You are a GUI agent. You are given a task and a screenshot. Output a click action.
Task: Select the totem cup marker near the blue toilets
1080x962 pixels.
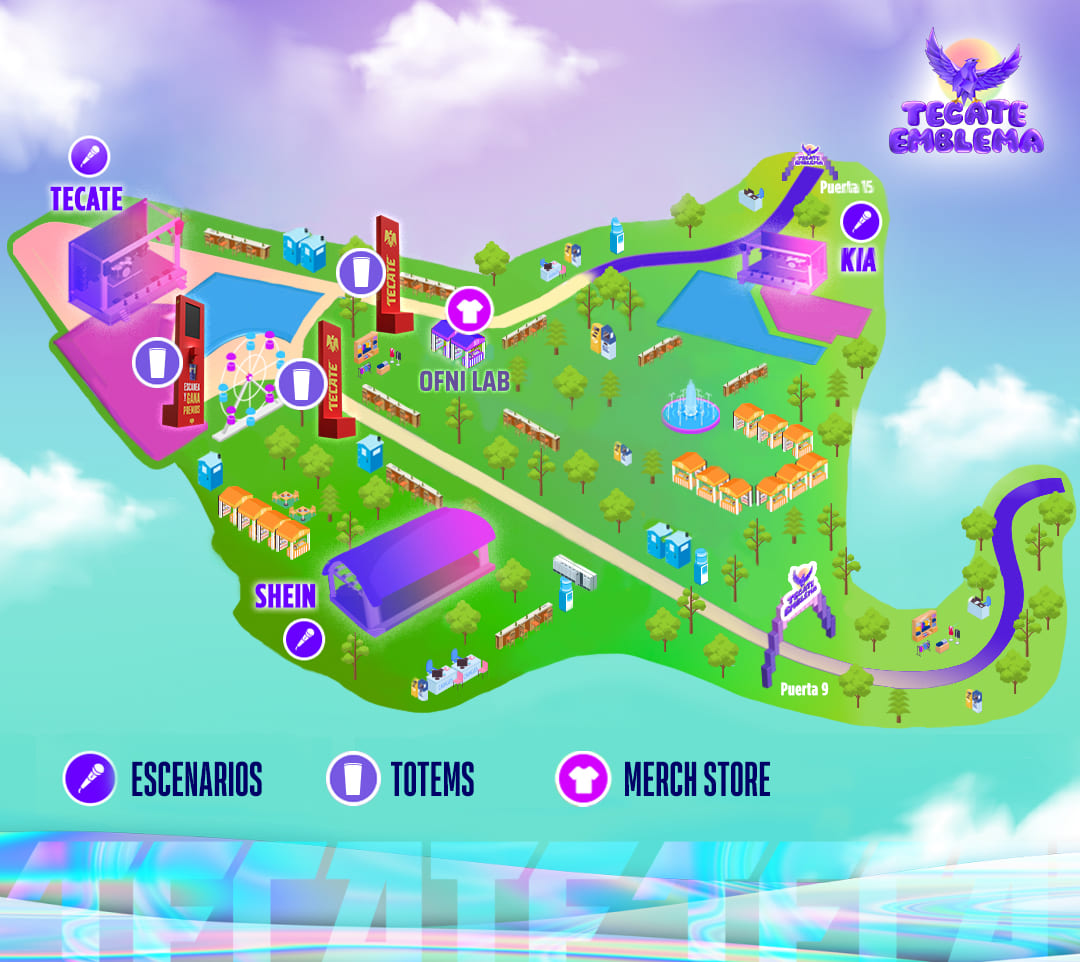pos(357,272)
